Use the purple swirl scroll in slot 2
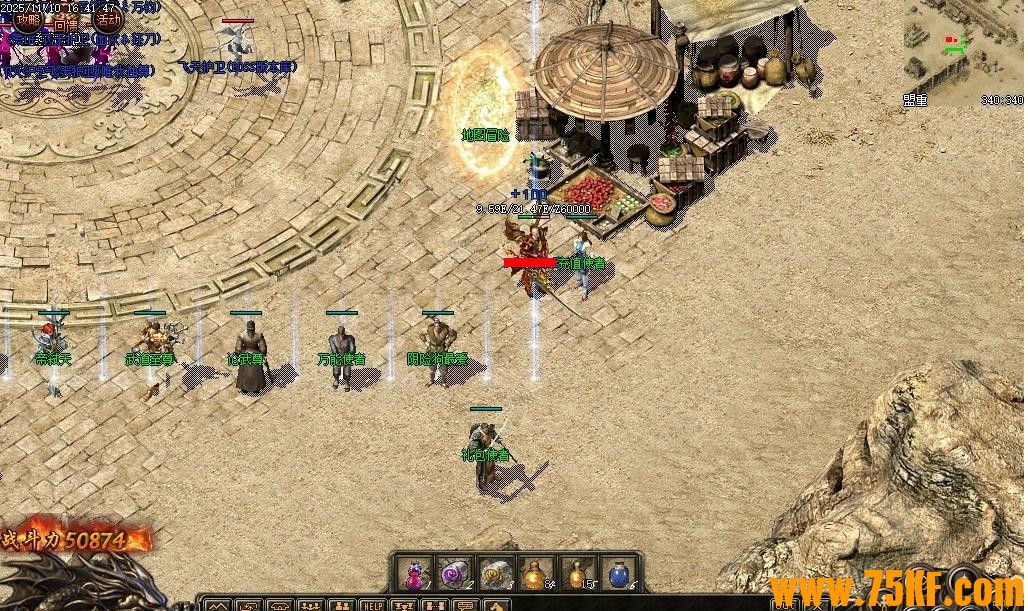The image size is (1028, 611). pos(454,574)
